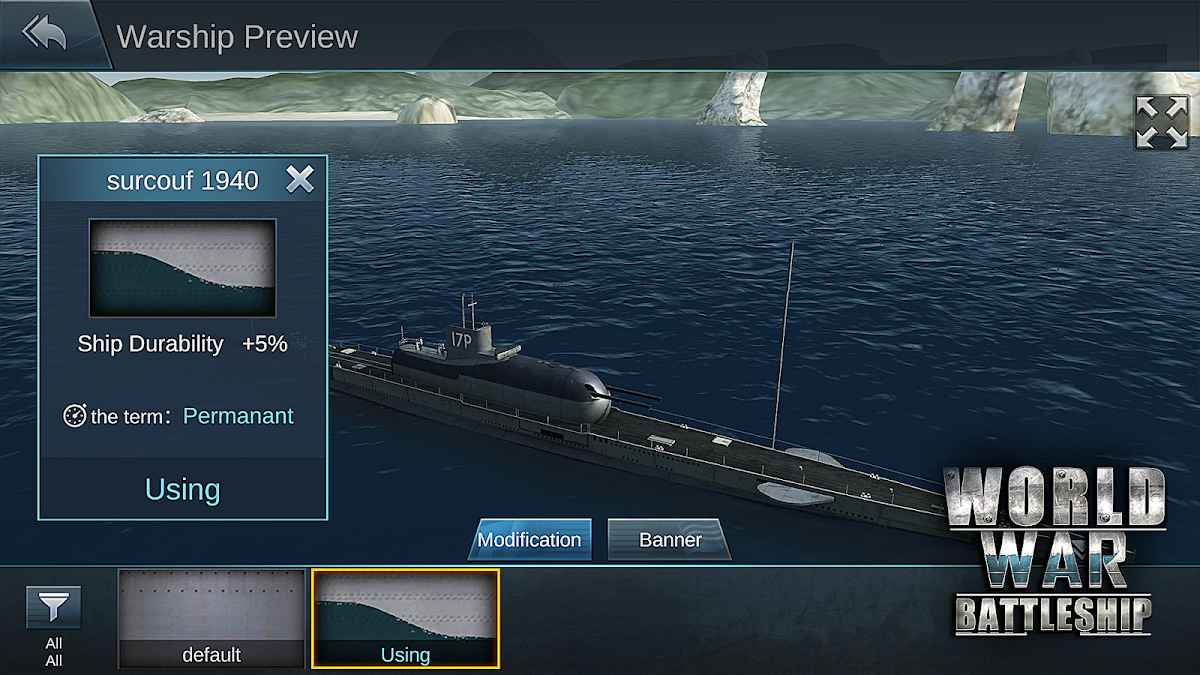This screenshot has width=1200, height=675.
Task: Switch to the Modification tab
Action: coord(529,540)
